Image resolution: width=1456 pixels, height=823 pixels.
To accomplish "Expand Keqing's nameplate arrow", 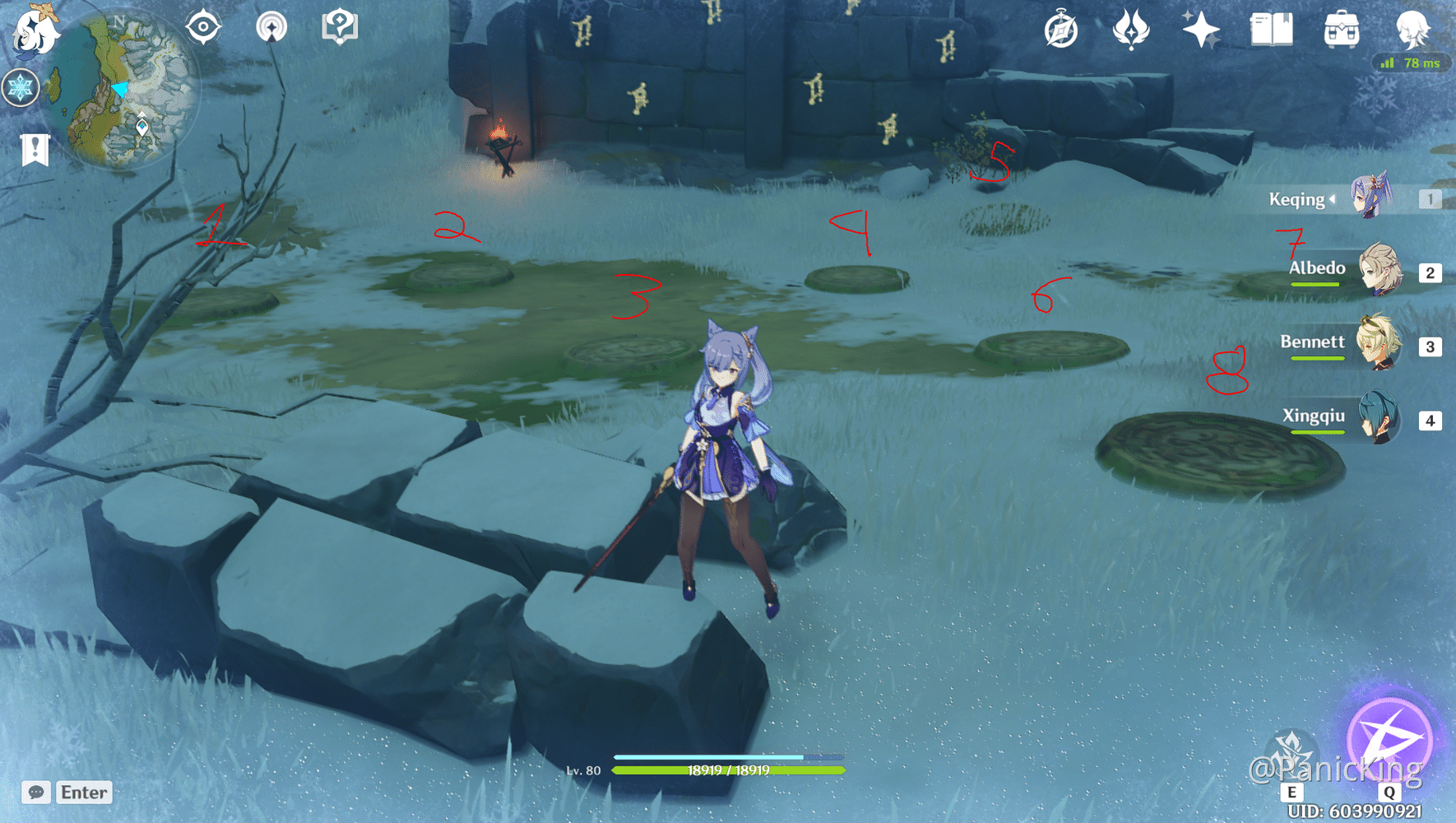I will [x=1331, y=198].
